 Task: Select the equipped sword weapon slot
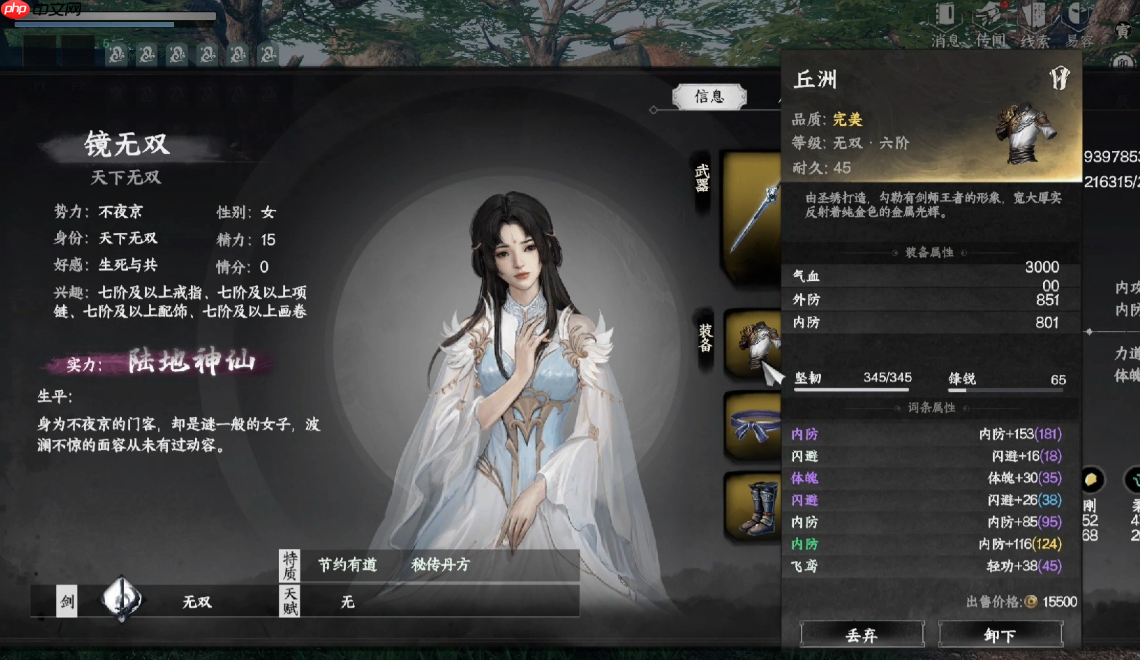coord(752,215)
